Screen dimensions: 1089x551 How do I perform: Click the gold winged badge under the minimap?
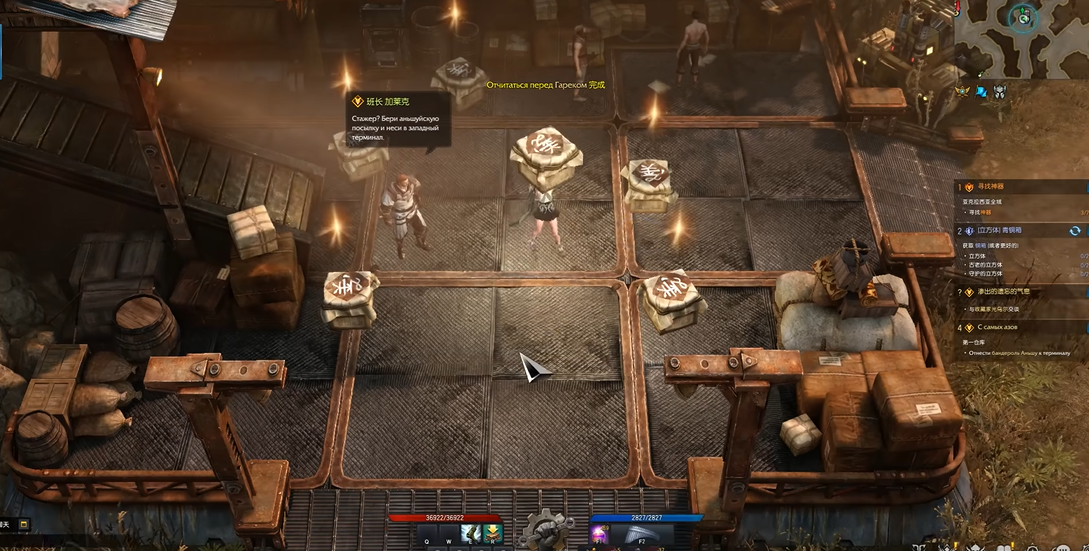(964, 91)
